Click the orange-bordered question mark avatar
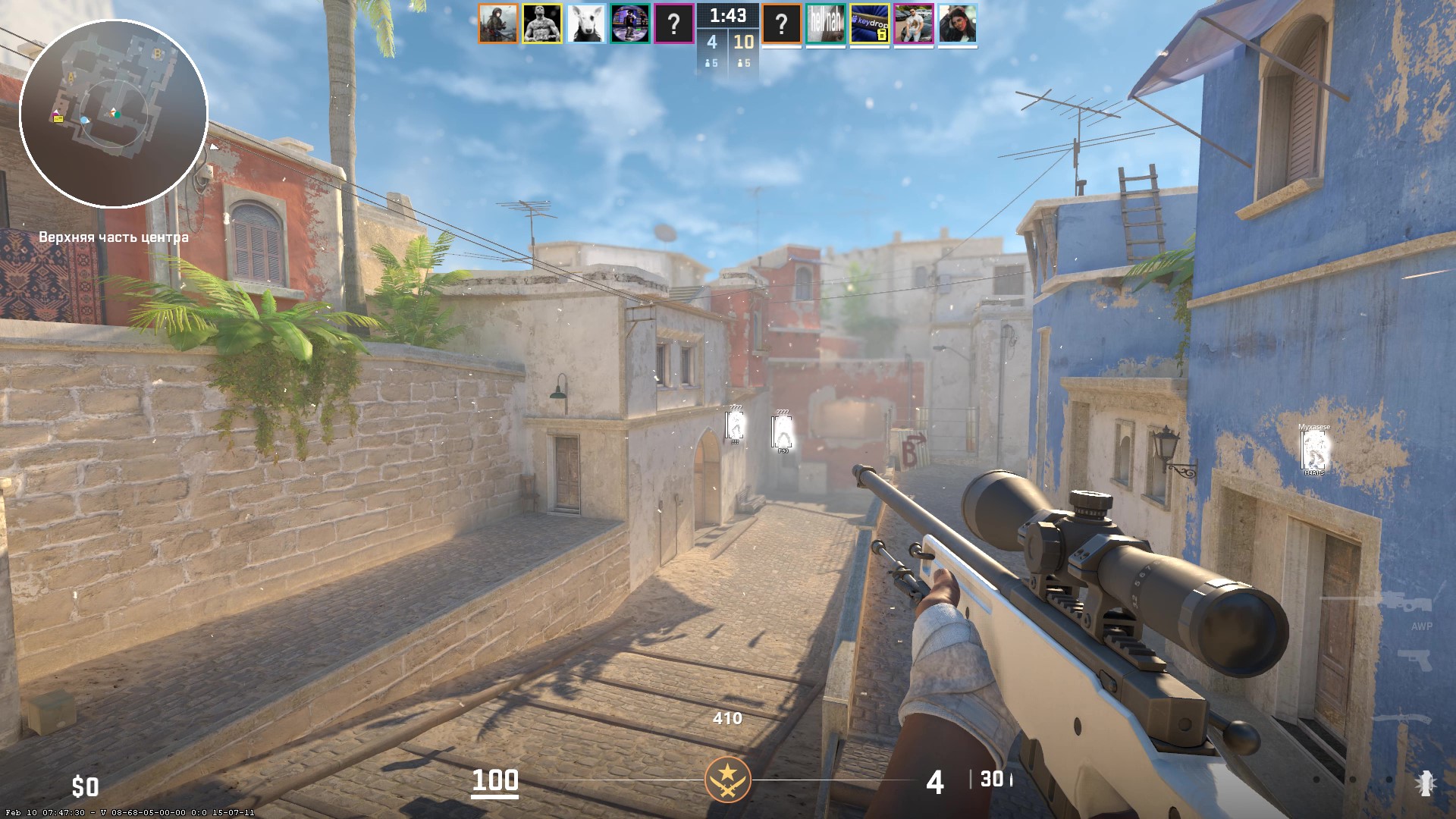Screen dimensions: 1456x819 click(x=782, y=24)
